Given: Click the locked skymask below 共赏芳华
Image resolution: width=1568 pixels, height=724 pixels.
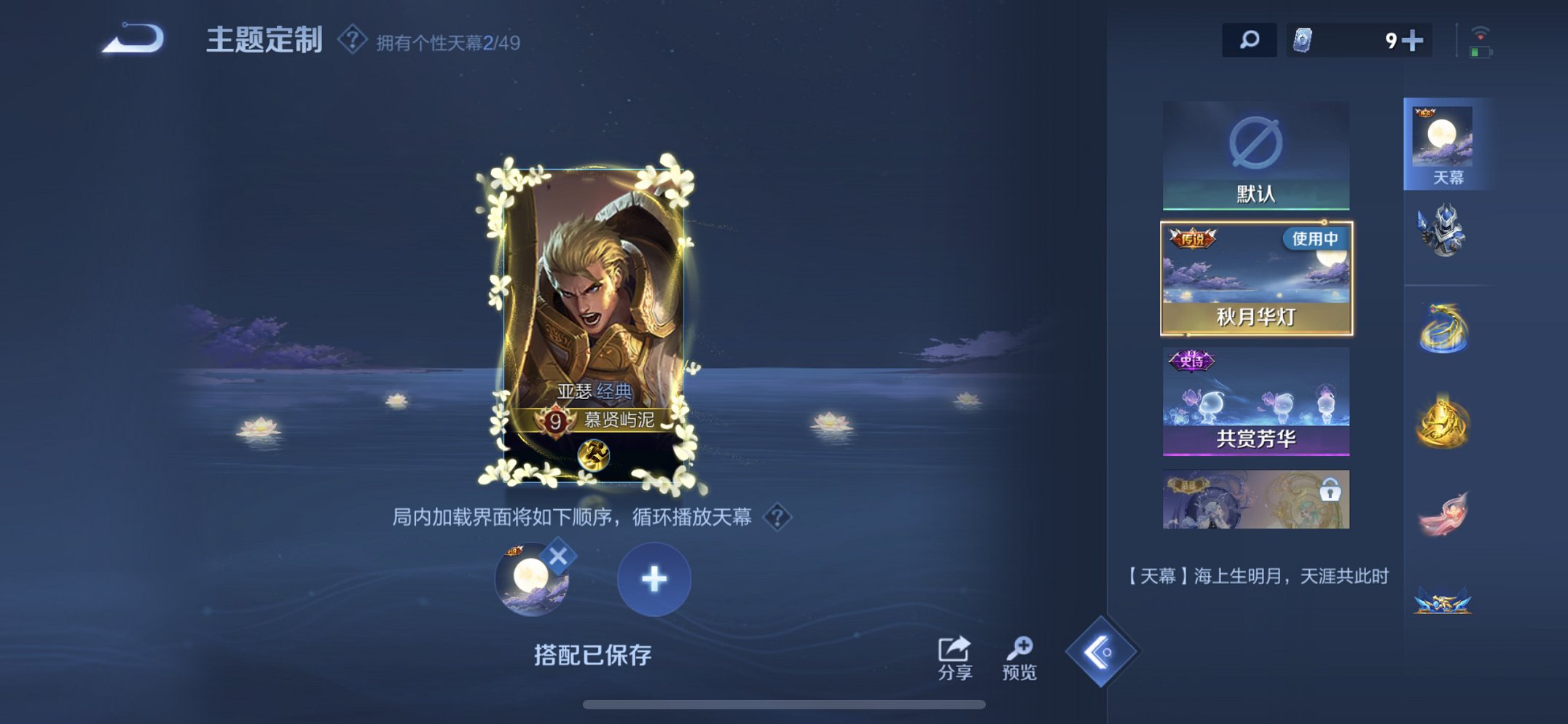Looking at the screenshot, I should click(x=1255, y=498).
